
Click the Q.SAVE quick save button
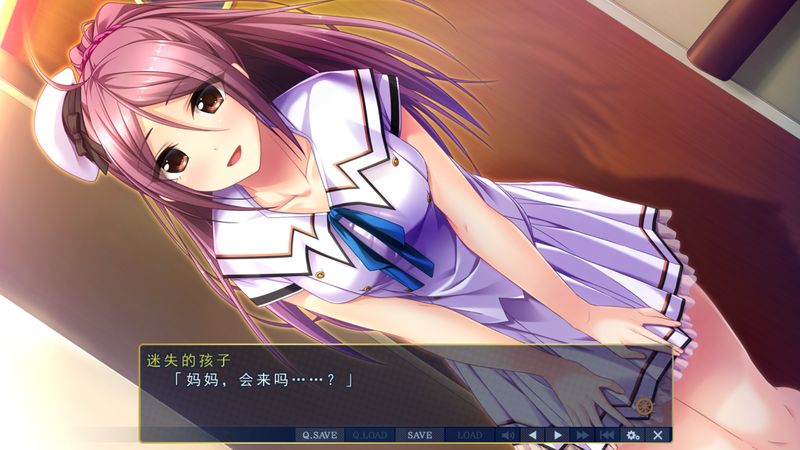coord(319,435)
